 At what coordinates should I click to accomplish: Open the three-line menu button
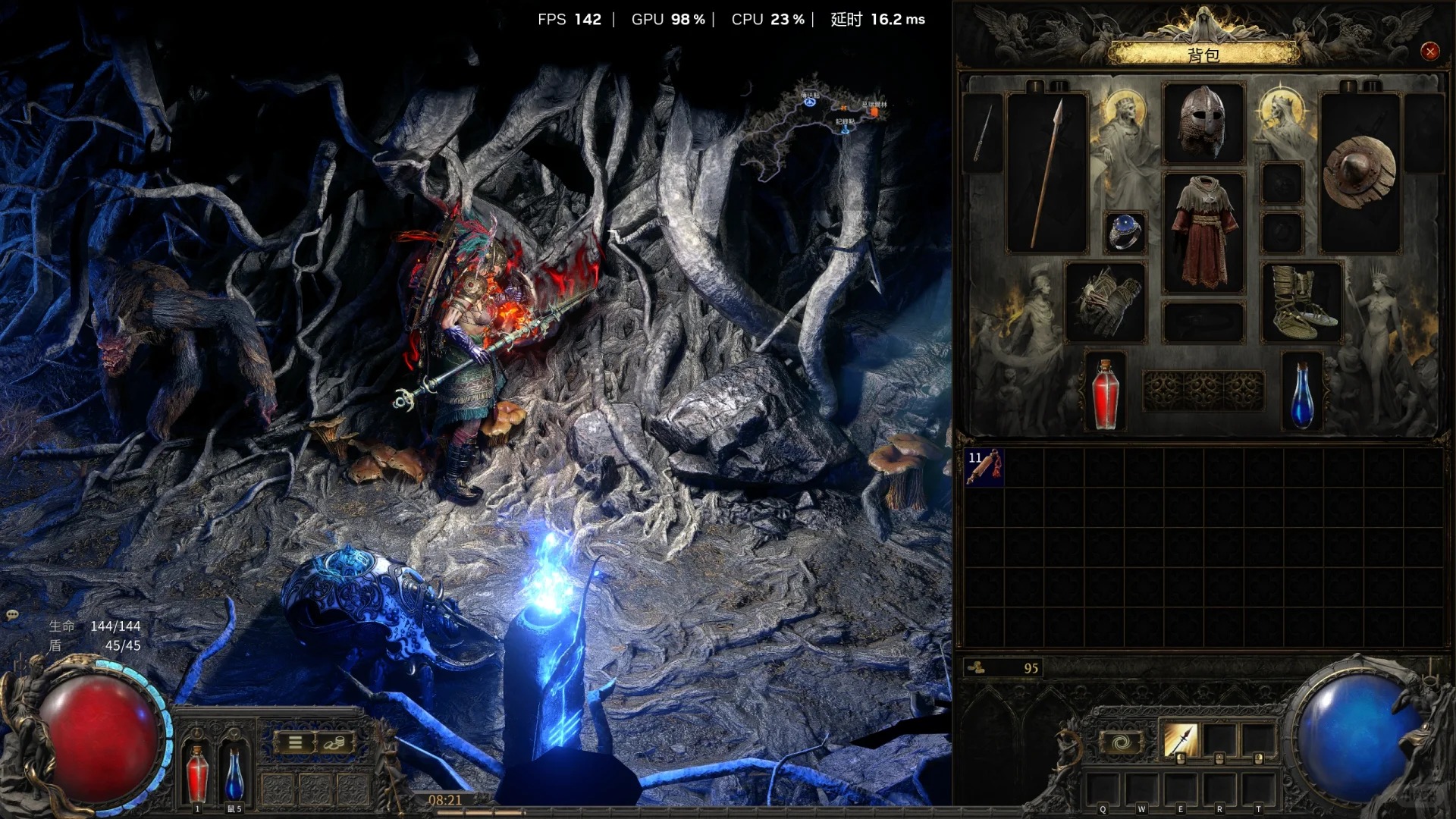click(295, 743)
